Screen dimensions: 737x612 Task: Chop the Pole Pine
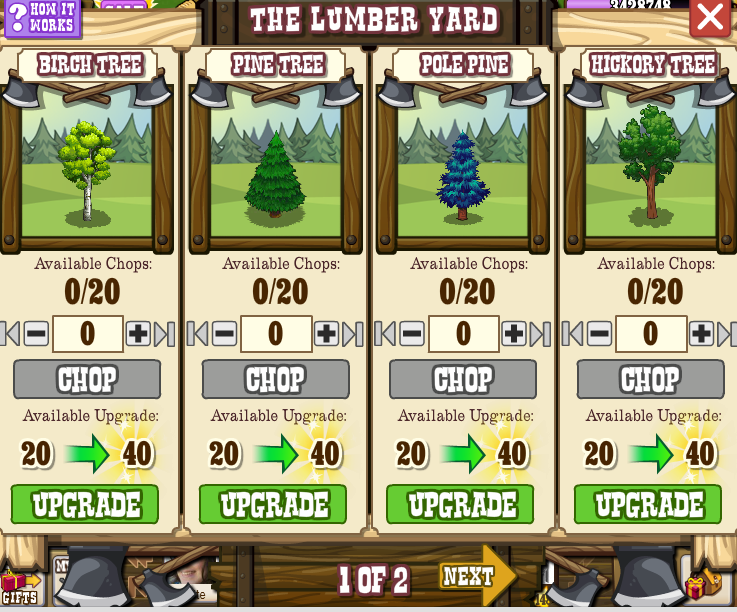pos(463,380)
